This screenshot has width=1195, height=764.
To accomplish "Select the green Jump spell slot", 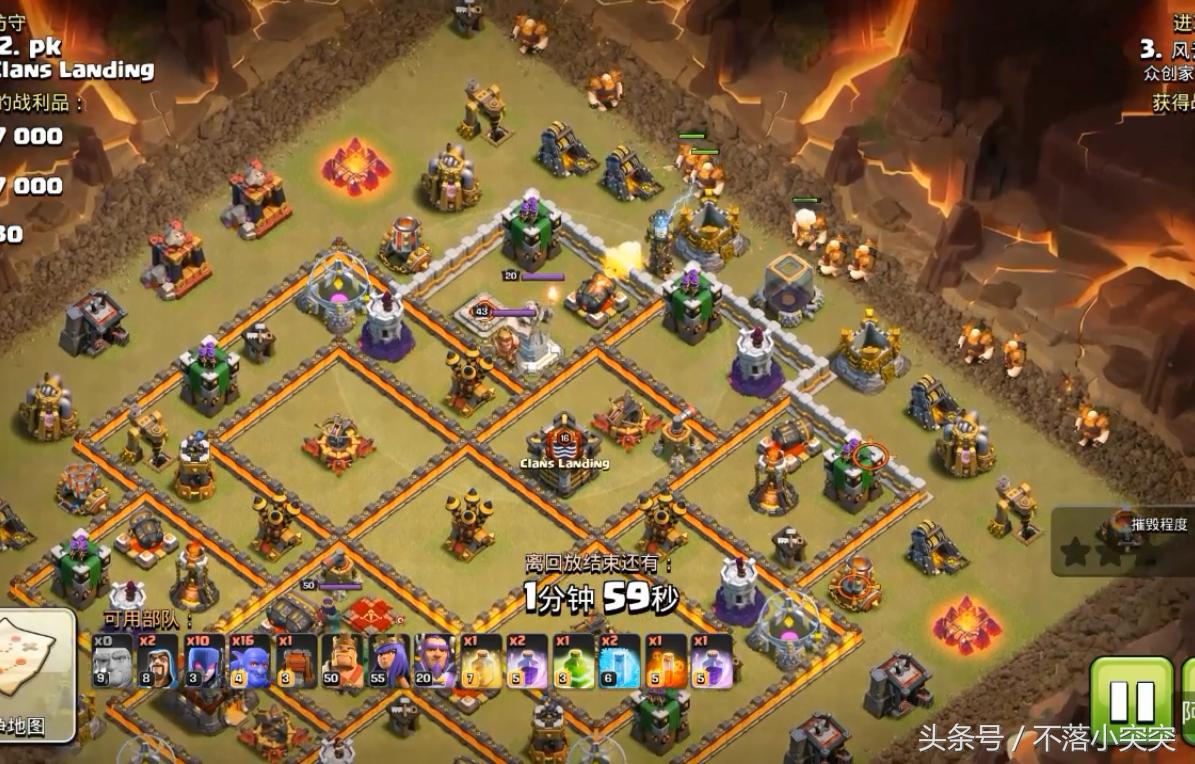I will click(x=573, y=661).
